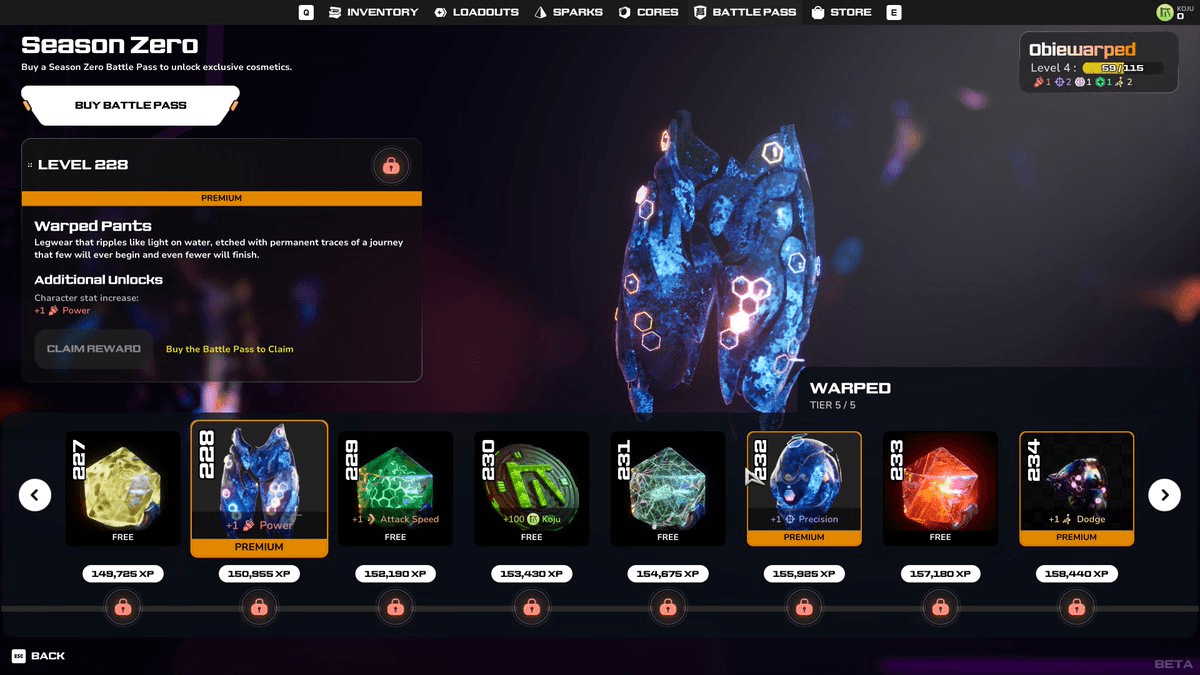Open the Store tab

[841, 12]
